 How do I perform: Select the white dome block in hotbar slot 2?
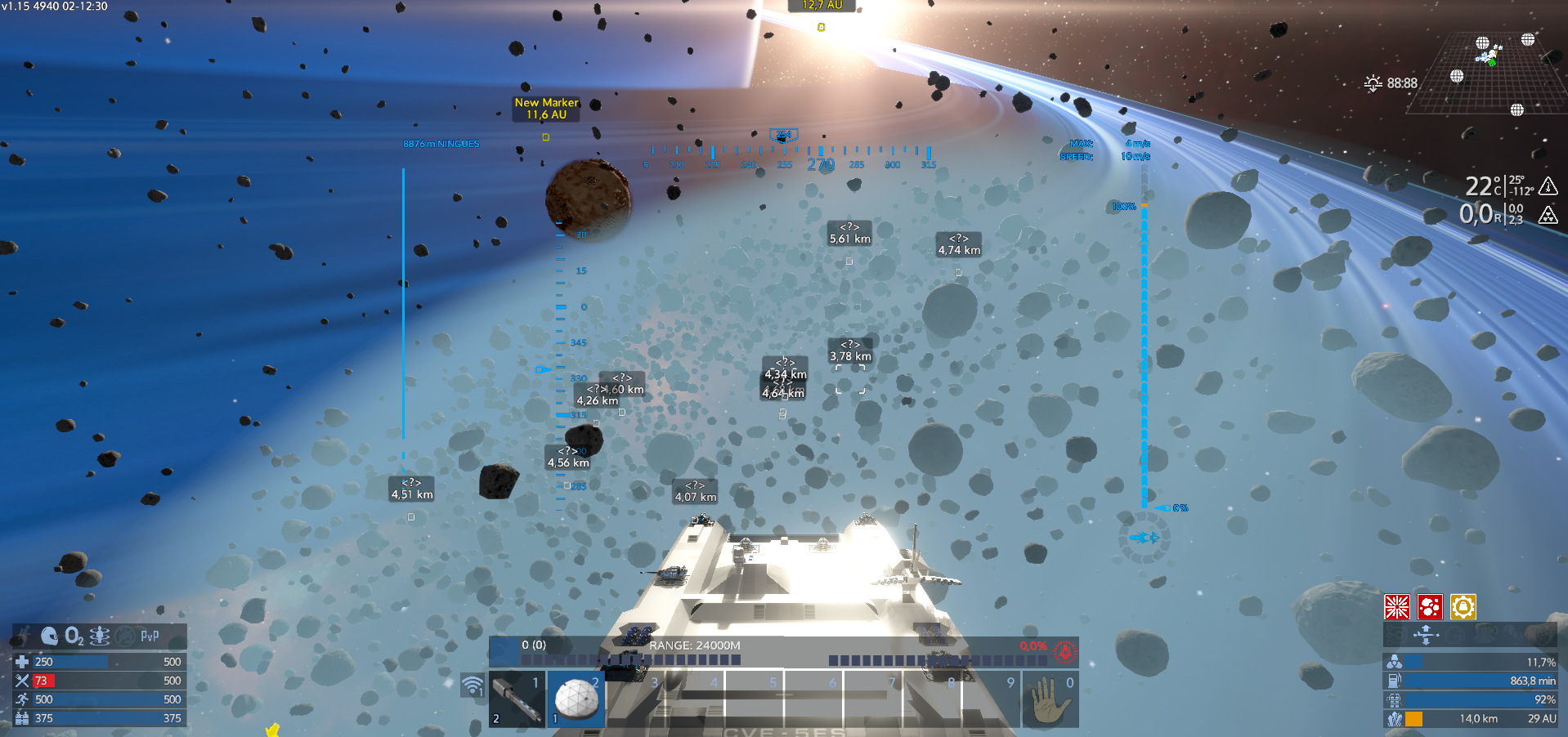[x=576, y=699]
